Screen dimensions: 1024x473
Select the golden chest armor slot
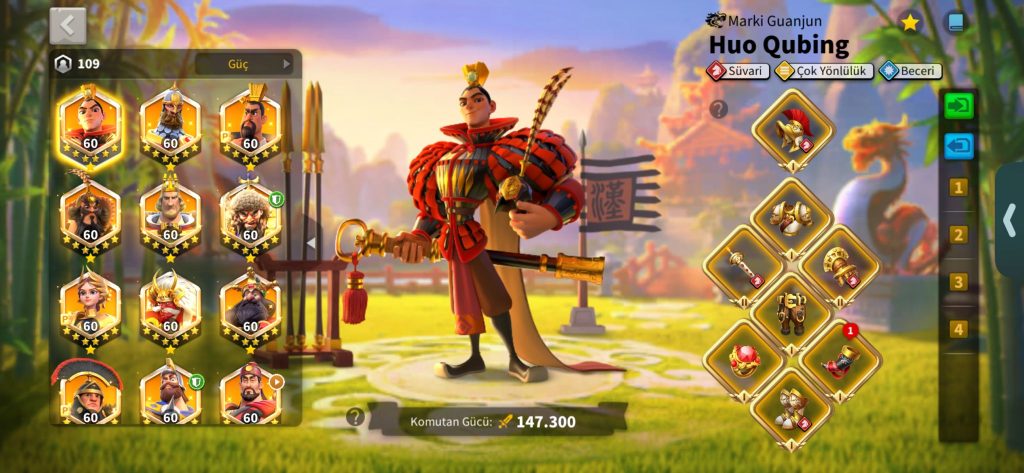tap(791, 216)
